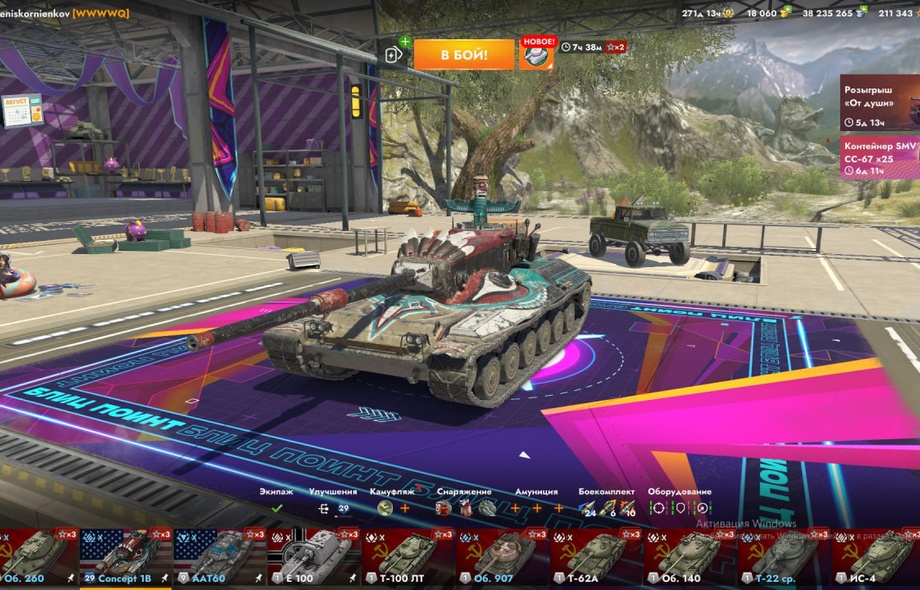Select the Об. 140 tank in the carousel
Viewport: 920px width, 590px height.
[x=689, y=556]
